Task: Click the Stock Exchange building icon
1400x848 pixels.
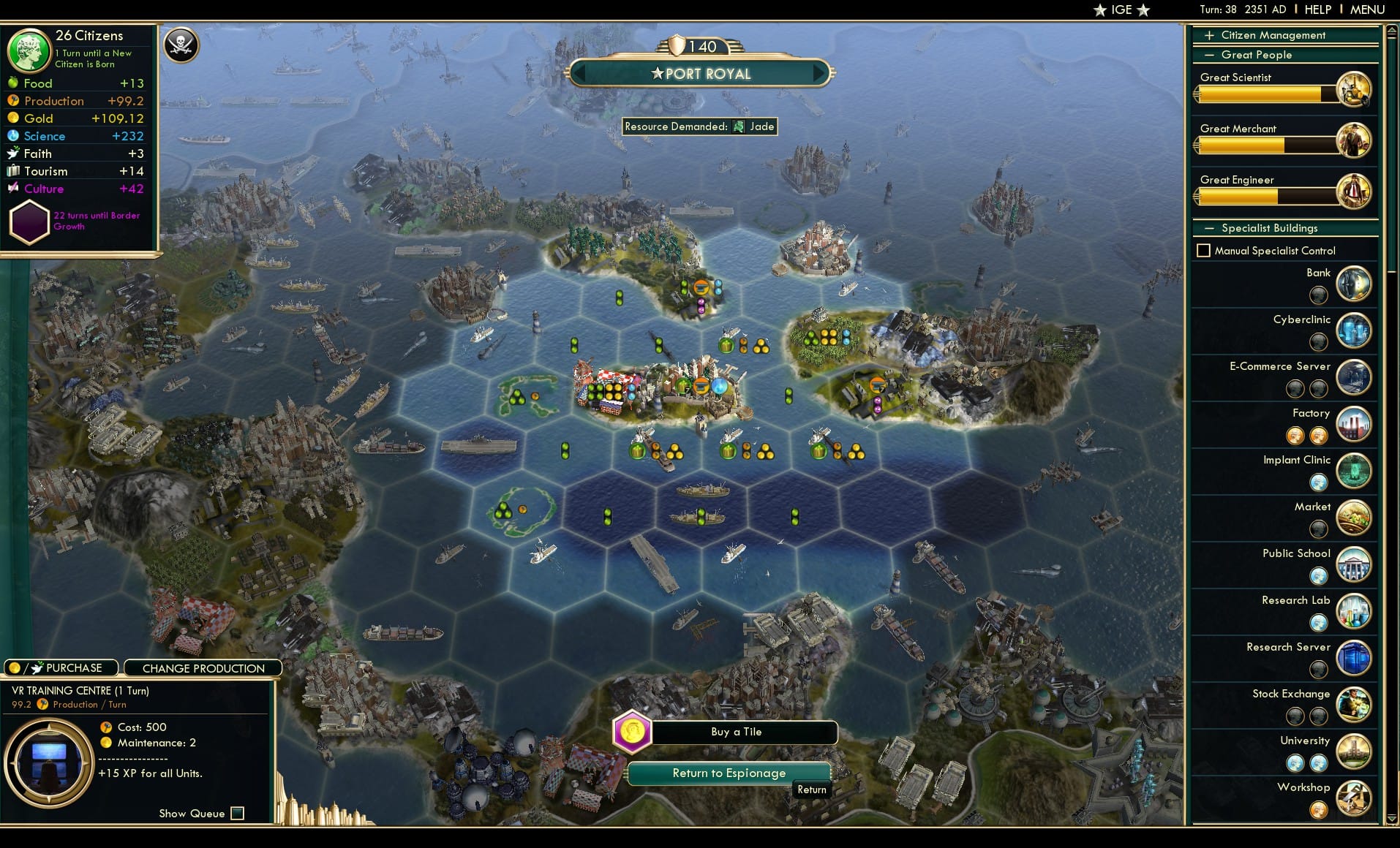Action: (x=1354, y=705)
